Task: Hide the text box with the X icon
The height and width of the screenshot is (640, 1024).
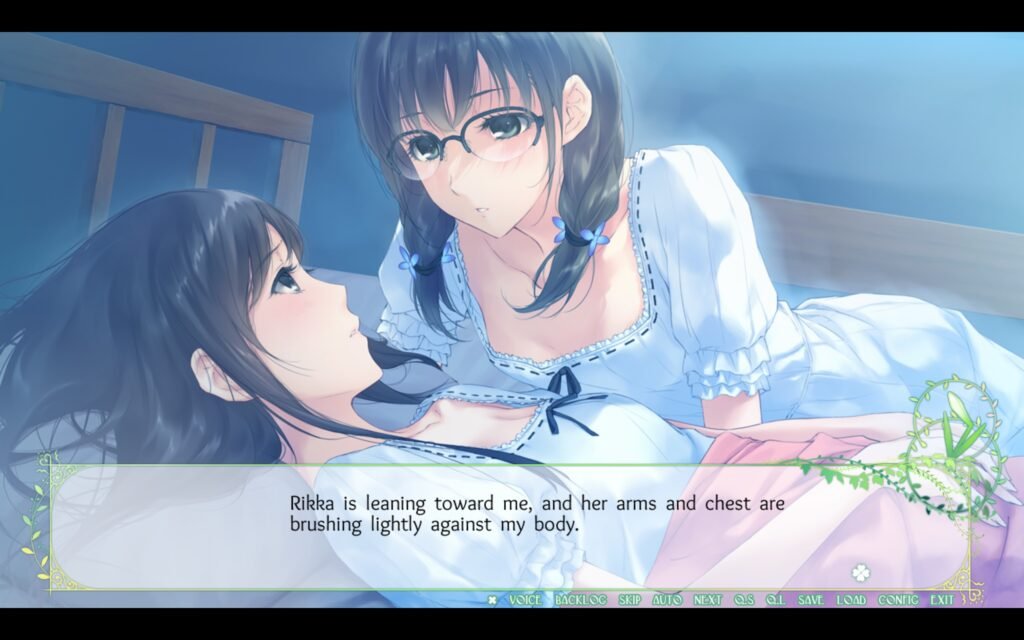Action: 492,600
